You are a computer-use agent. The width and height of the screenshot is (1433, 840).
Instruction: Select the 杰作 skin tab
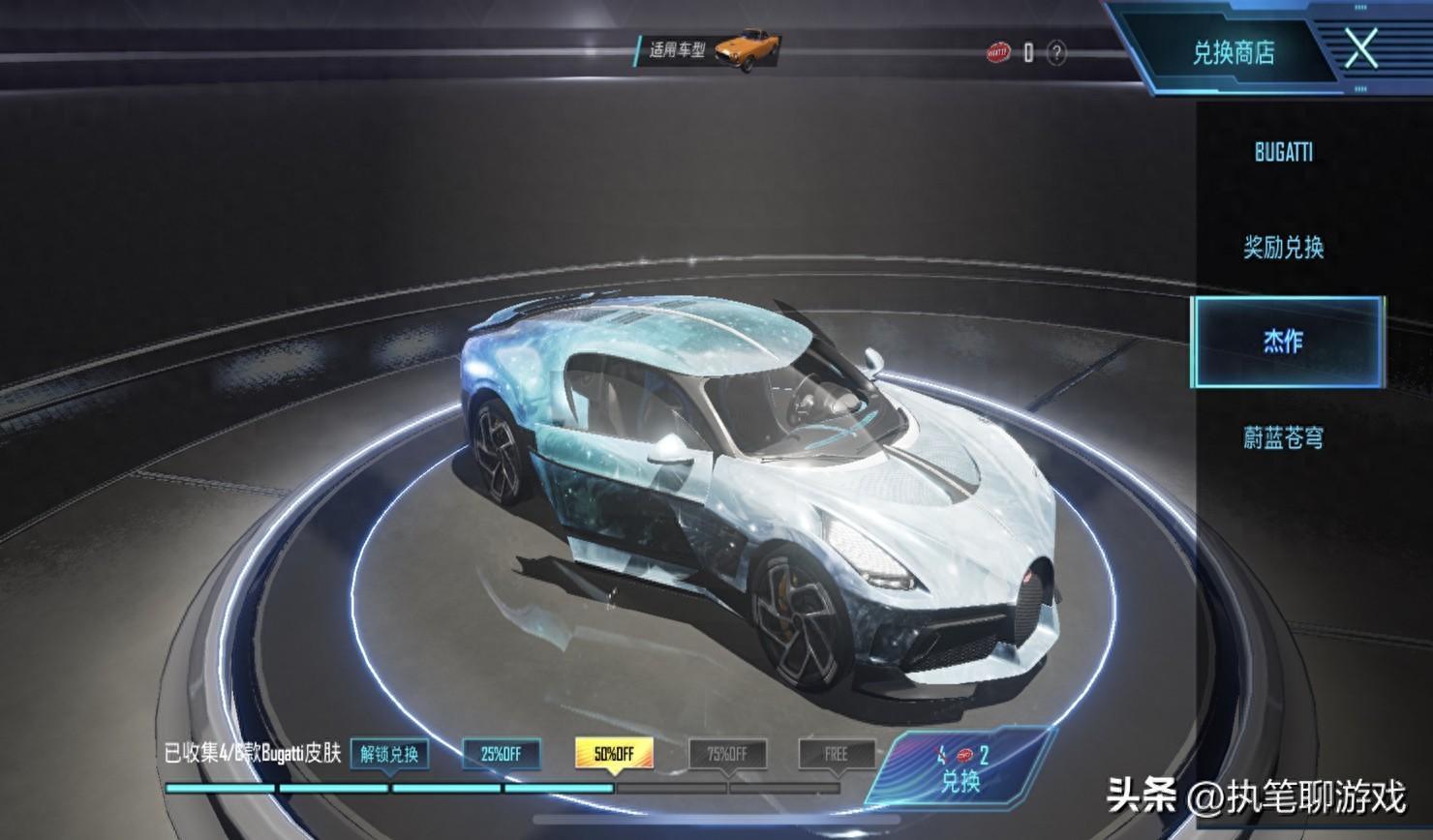[x=1285, y=342]
